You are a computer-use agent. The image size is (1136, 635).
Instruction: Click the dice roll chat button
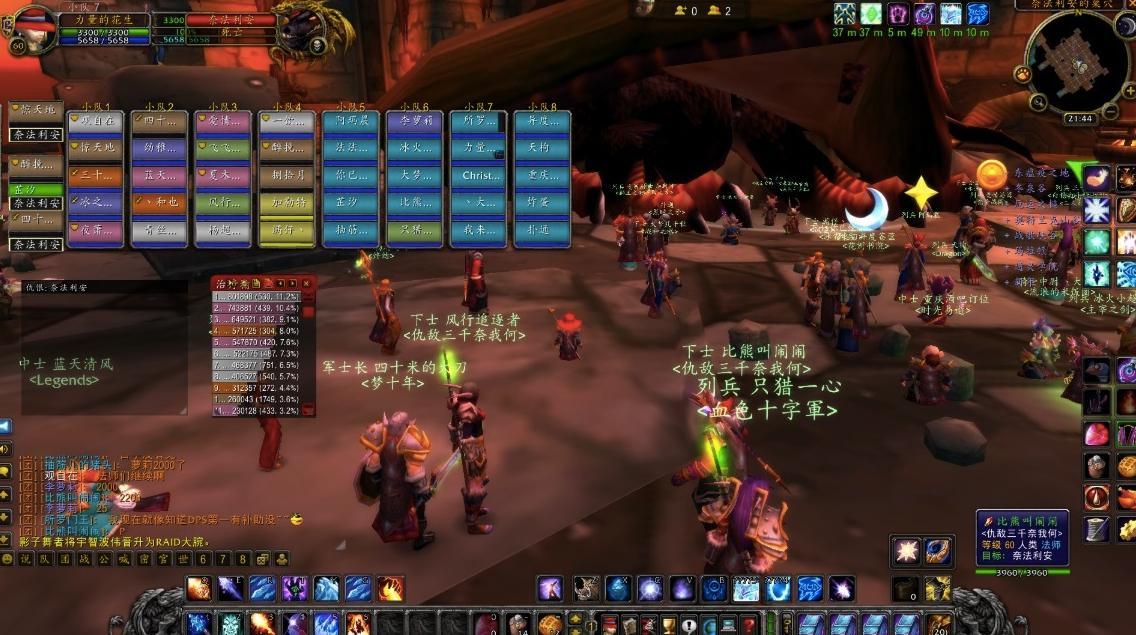262,559
